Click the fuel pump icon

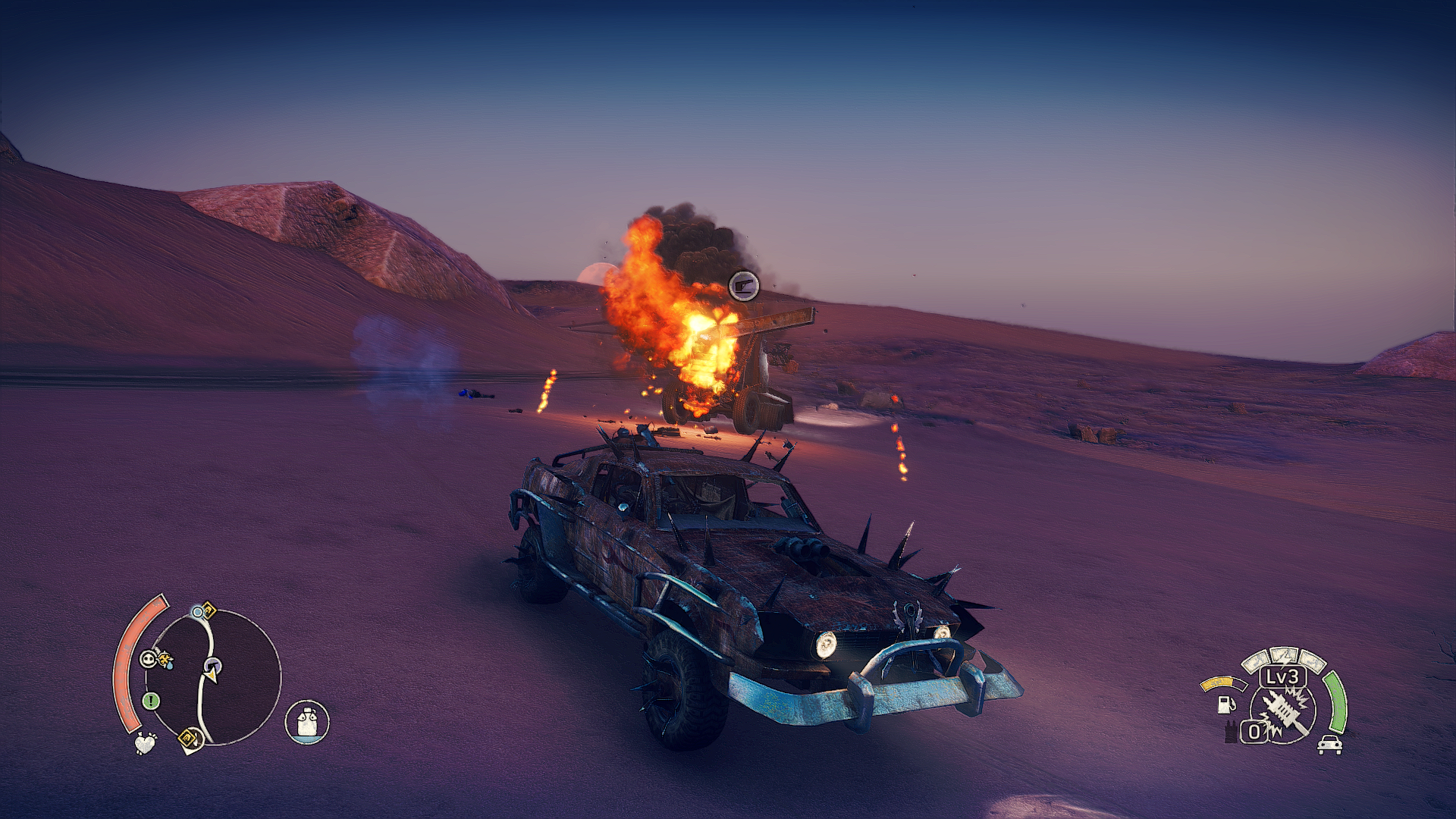[1225, 704]
